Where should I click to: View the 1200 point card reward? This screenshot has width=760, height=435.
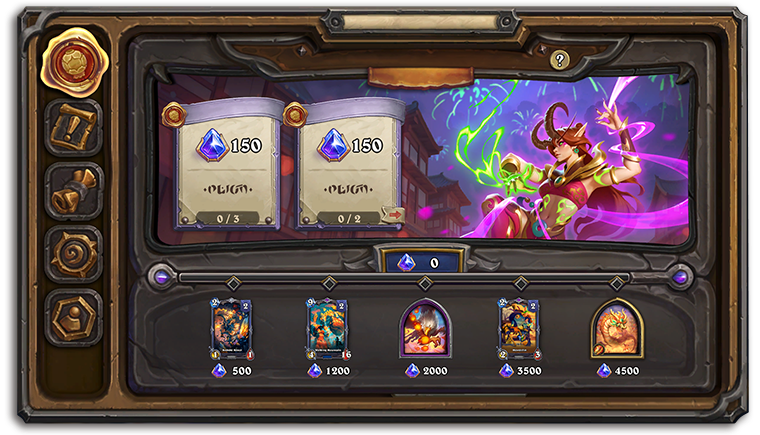pos(327,328)
